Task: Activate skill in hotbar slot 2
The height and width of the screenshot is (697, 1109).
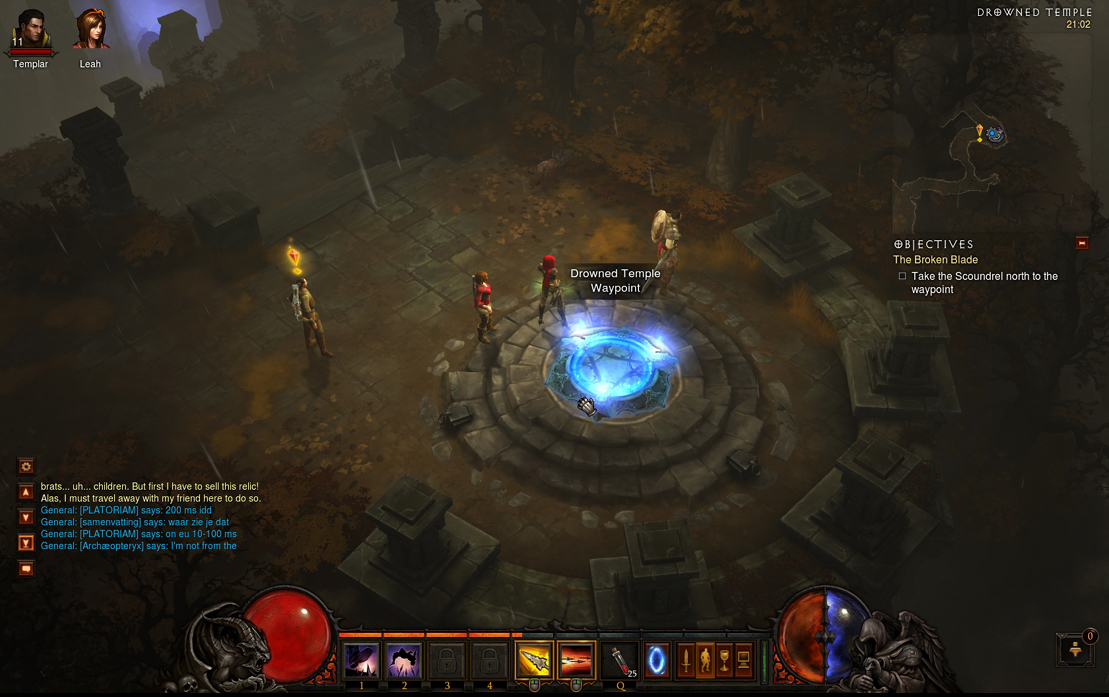Action: [x=404, y=661]
